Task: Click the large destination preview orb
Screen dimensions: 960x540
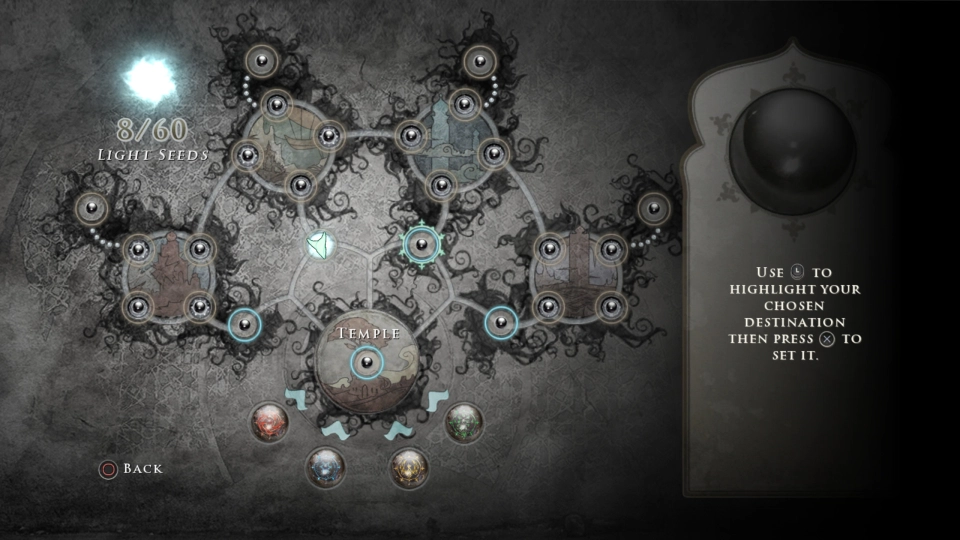Action: [791, 147]
